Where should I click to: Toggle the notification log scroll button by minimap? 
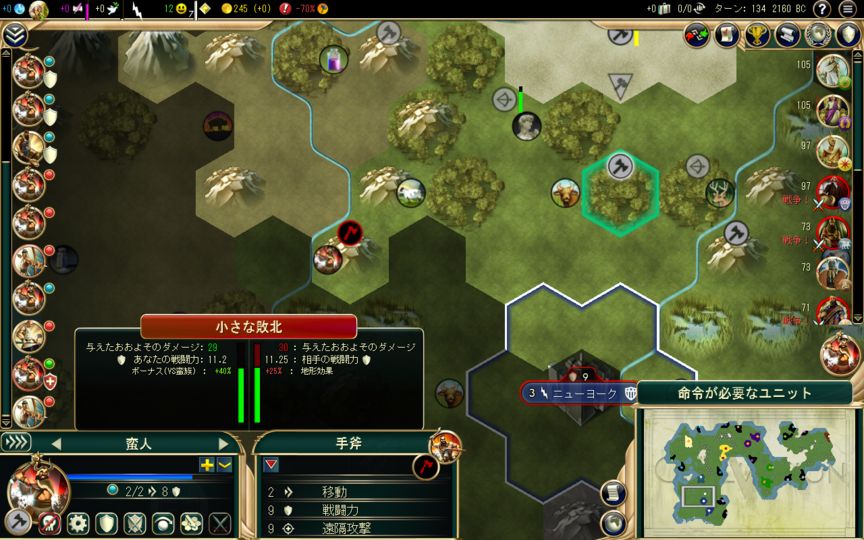[x=612, y=493]
